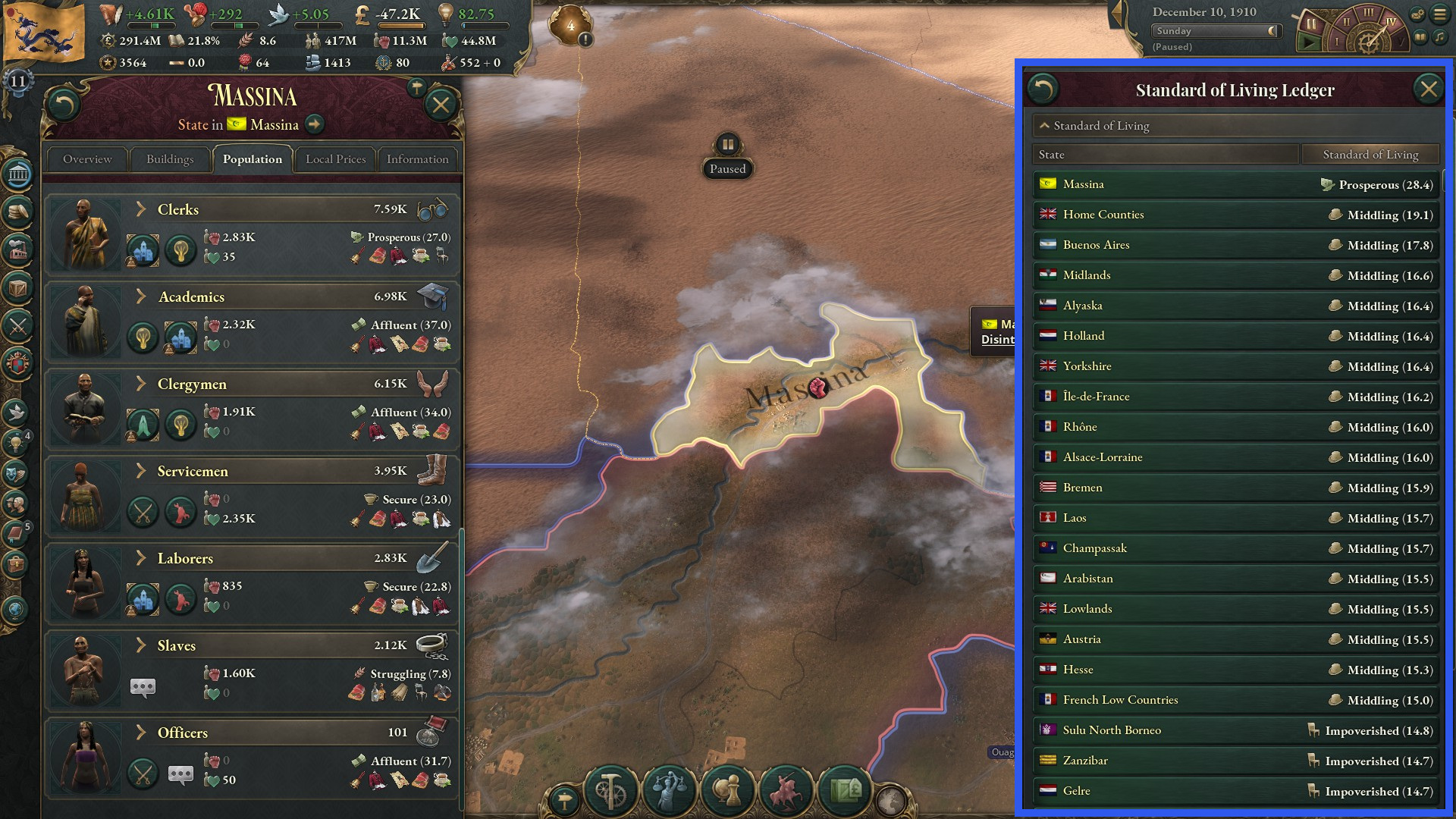Screen dimensions: 1456x819
Task: Pin the Massina panel with the pin icon
Action: pos(416,88)
